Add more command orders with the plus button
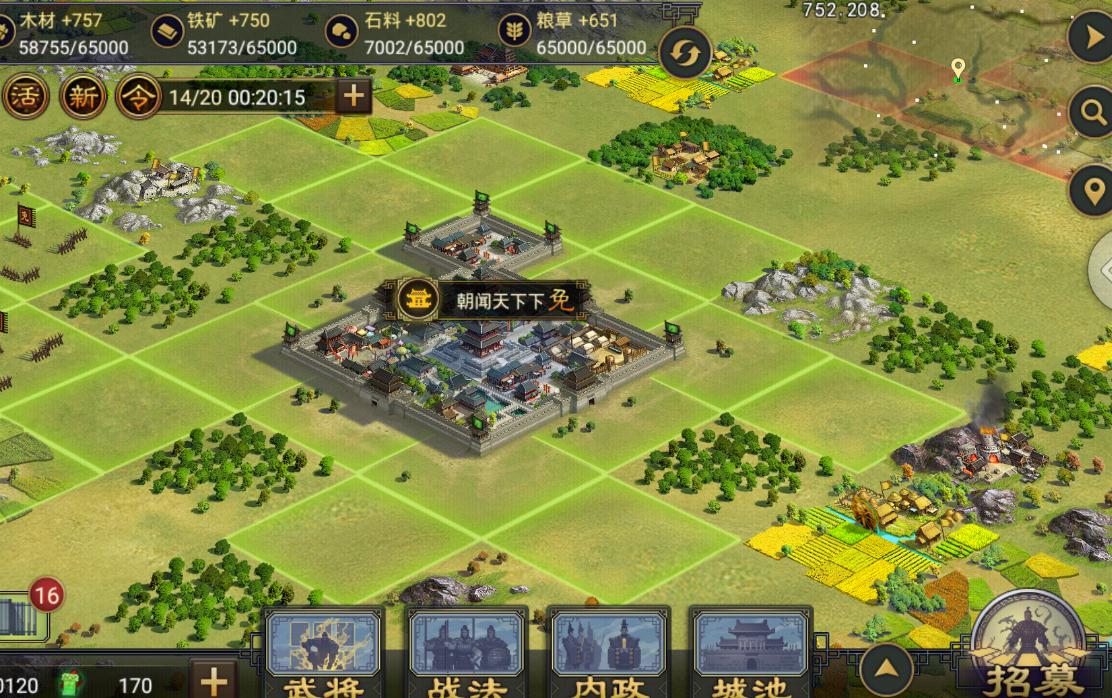The height and width of the screenshot is (698, 1112). click(x=352, y=97)
